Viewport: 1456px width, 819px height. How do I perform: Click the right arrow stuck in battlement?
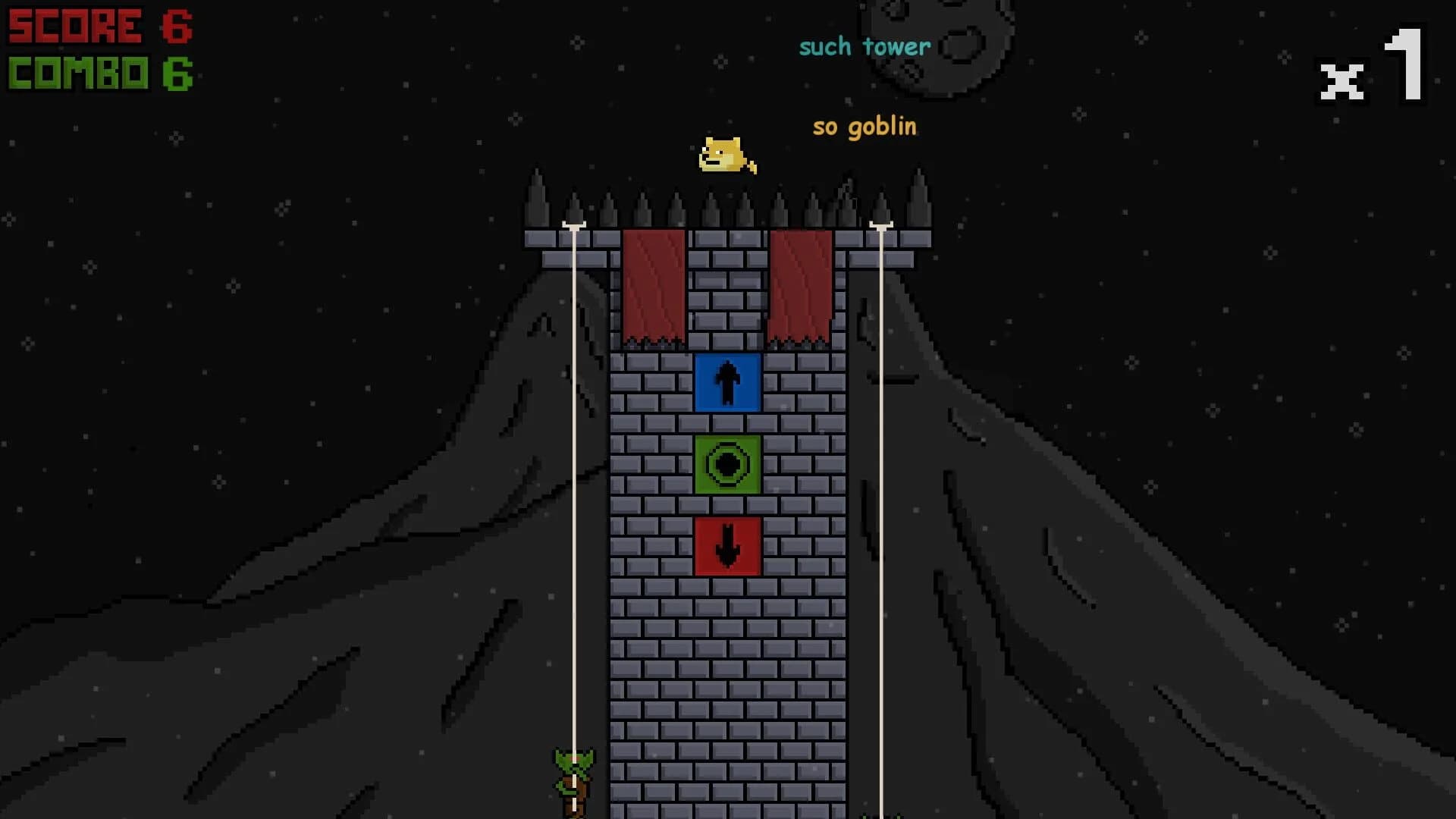(882, 224)
